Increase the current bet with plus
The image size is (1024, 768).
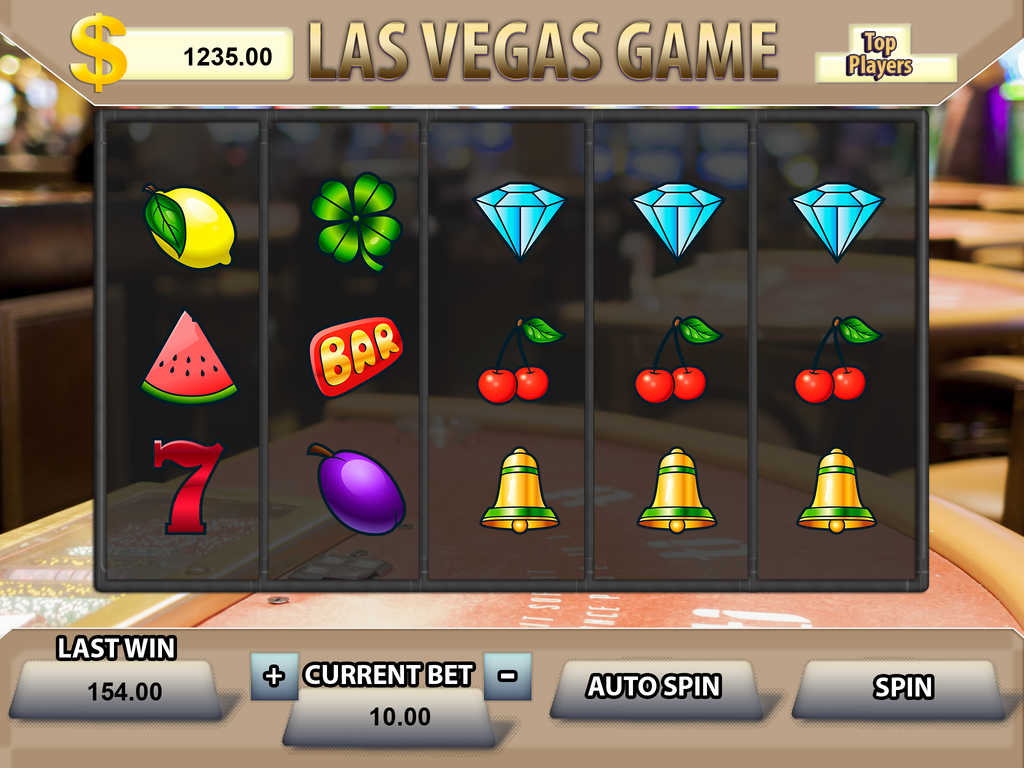pyautogui.click(x=273, y=676)
